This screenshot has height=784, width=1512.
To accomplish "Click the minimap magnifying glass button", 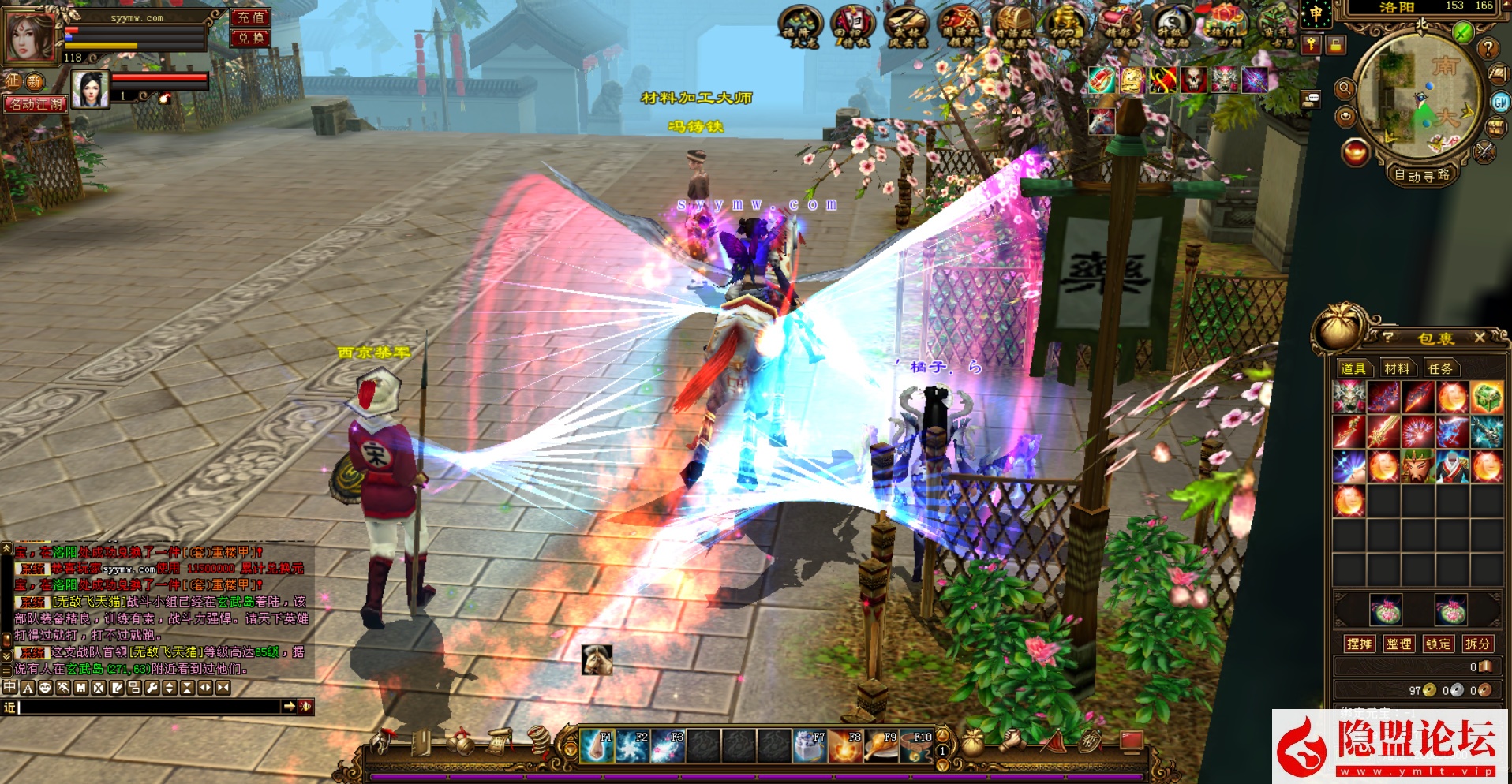I will [1345, 88].
